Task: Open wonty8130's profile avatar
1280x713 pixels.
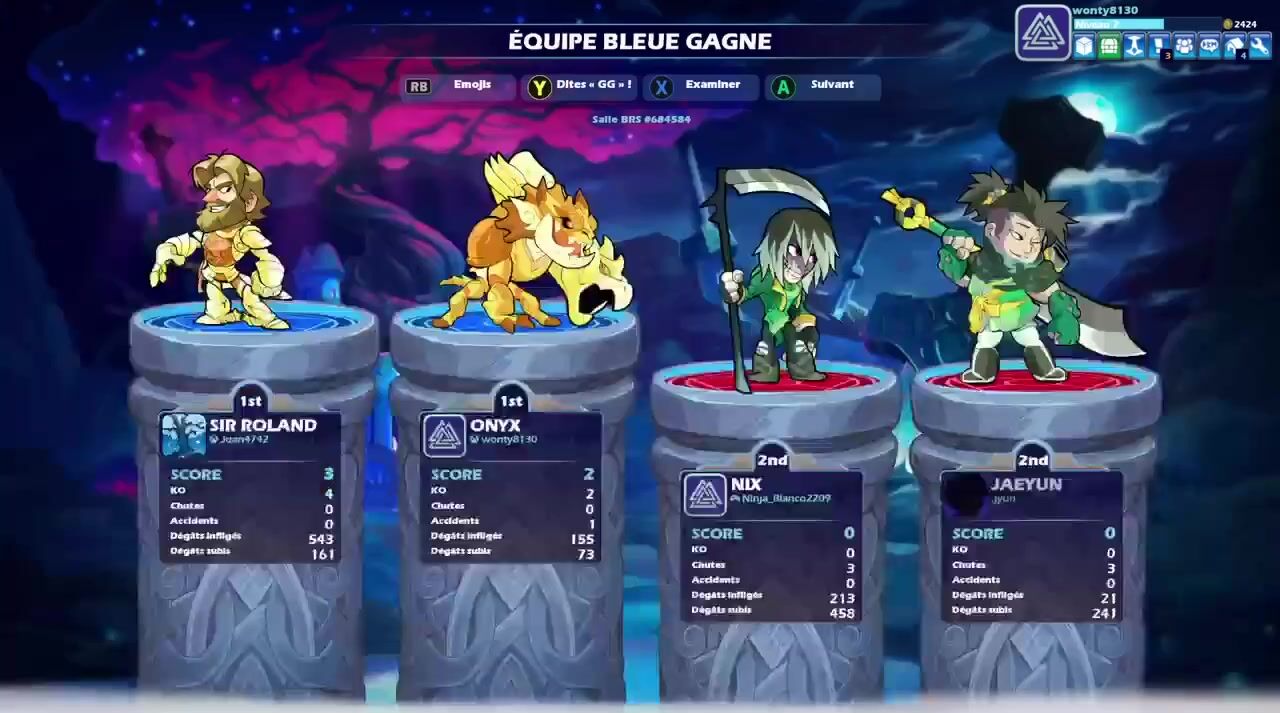Action: pyautogui.click(x=1043, y=33)
